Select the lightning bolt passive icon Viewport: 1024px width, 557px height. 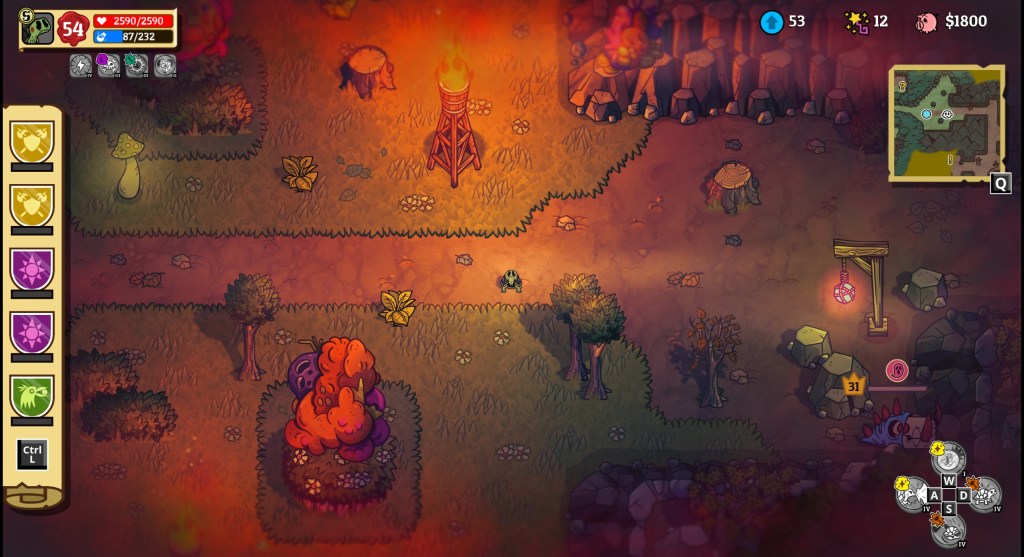pos(81,65)
